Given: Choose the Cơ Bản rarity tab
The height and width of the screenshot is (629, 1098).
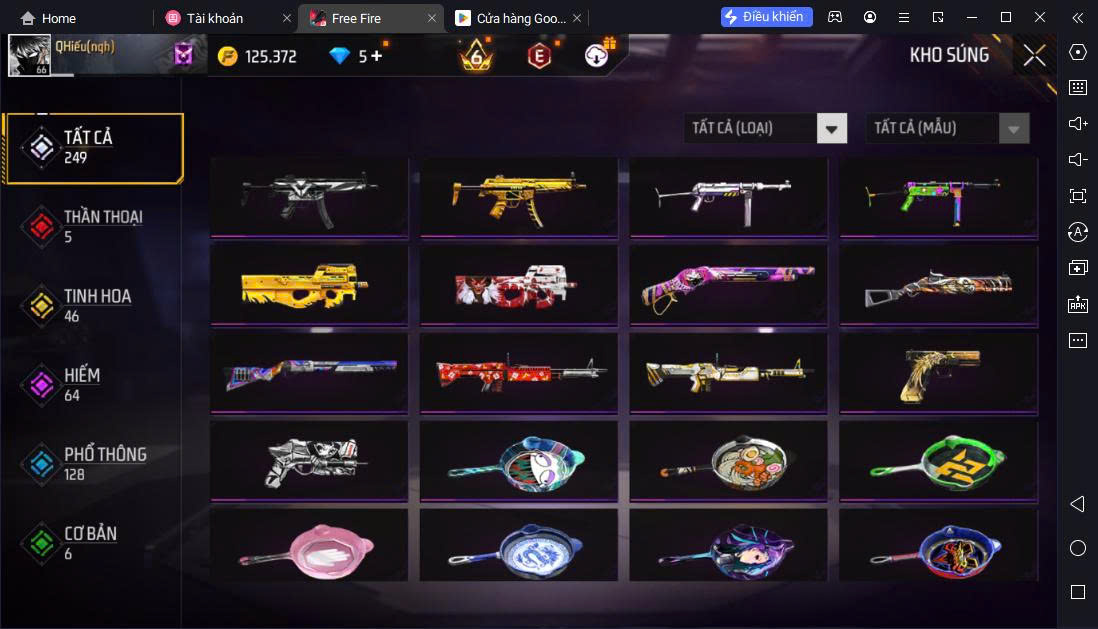Looking at the screenshot, I should [x=90, y=542].
